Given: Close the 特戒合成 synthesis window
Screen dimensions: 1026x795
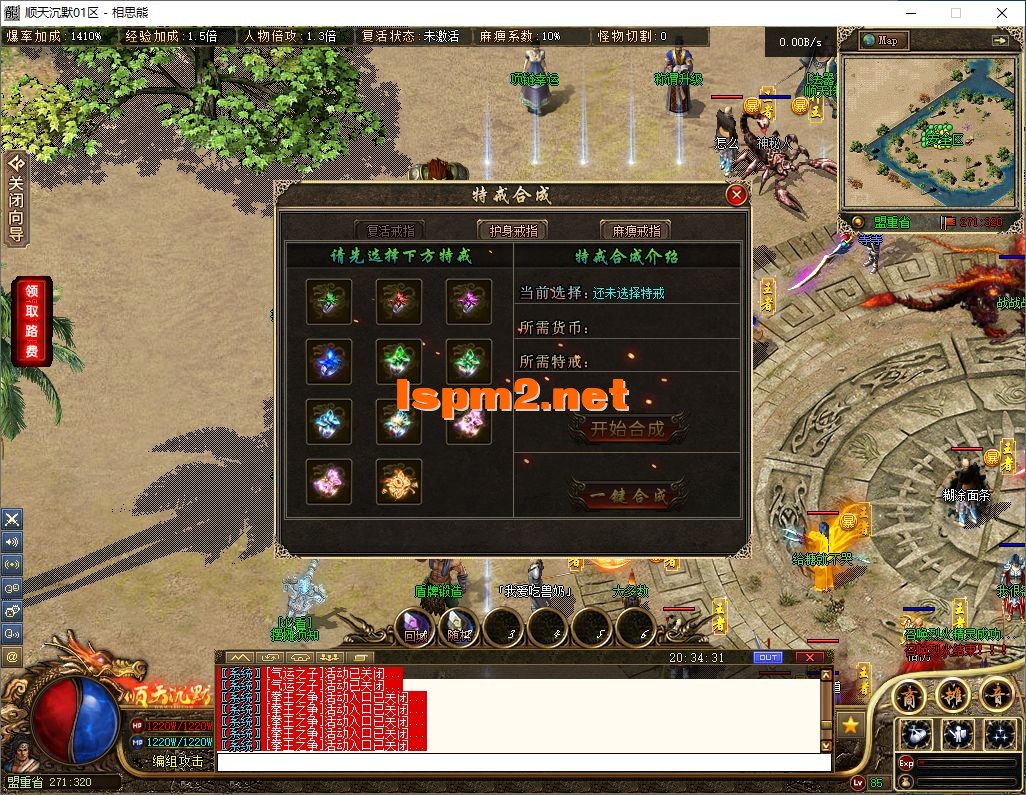Looking at the screenshot, I should pos(736,195).
